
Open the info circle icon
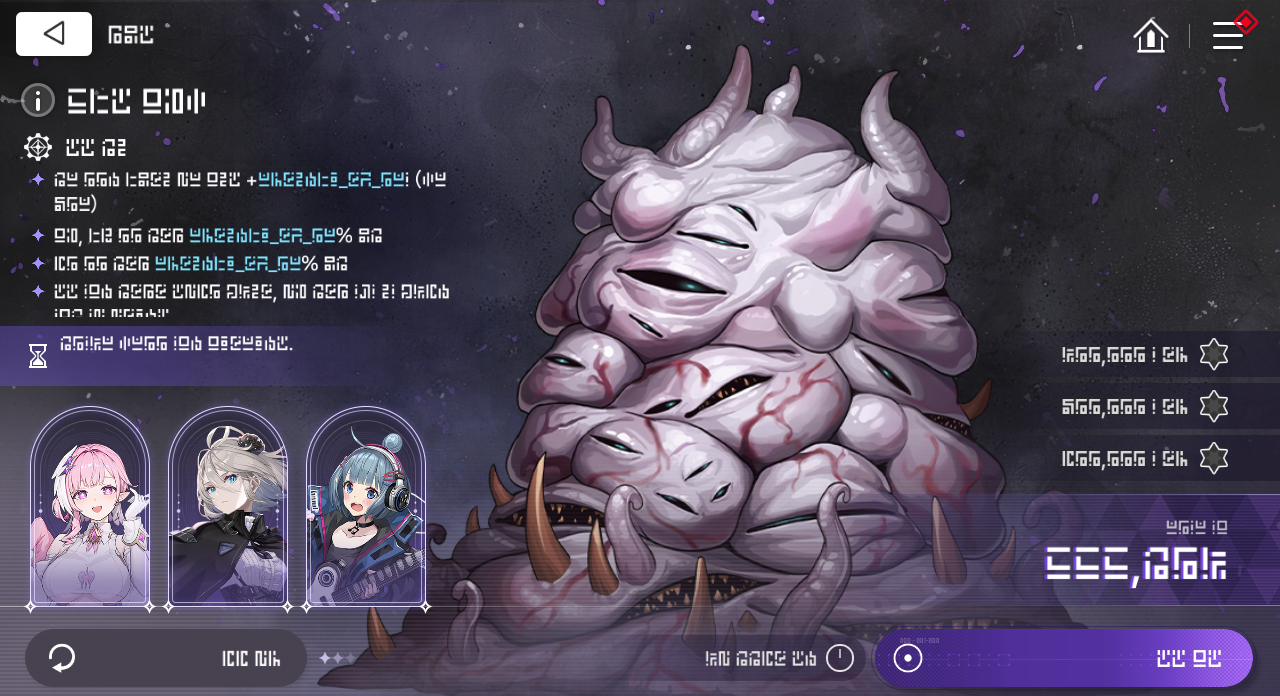(38, 100)
